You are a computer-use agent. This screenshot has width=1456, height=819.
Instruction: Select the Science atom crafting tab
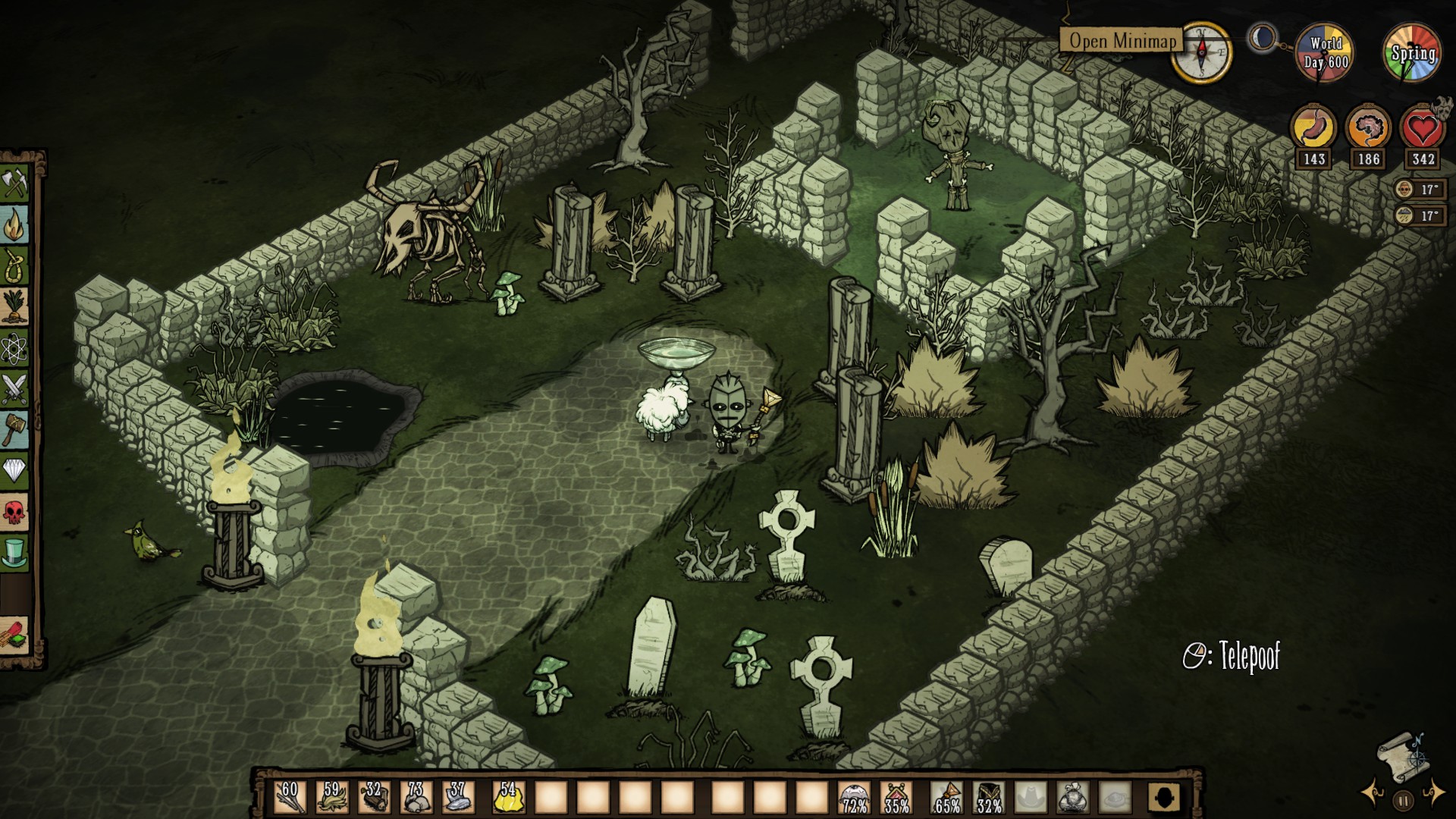click(14, 348)
